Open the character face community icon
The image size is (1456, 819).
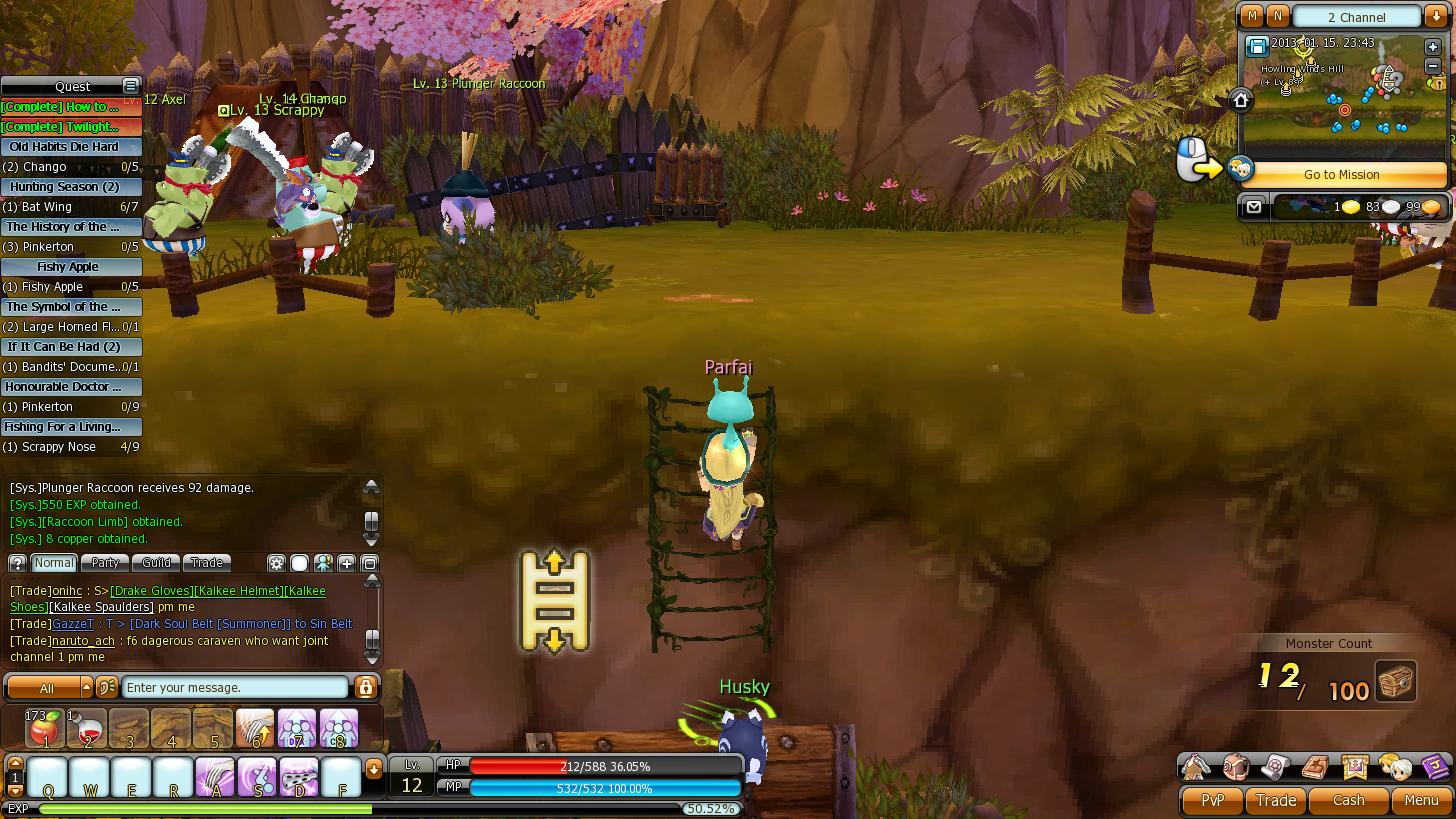1398,767
